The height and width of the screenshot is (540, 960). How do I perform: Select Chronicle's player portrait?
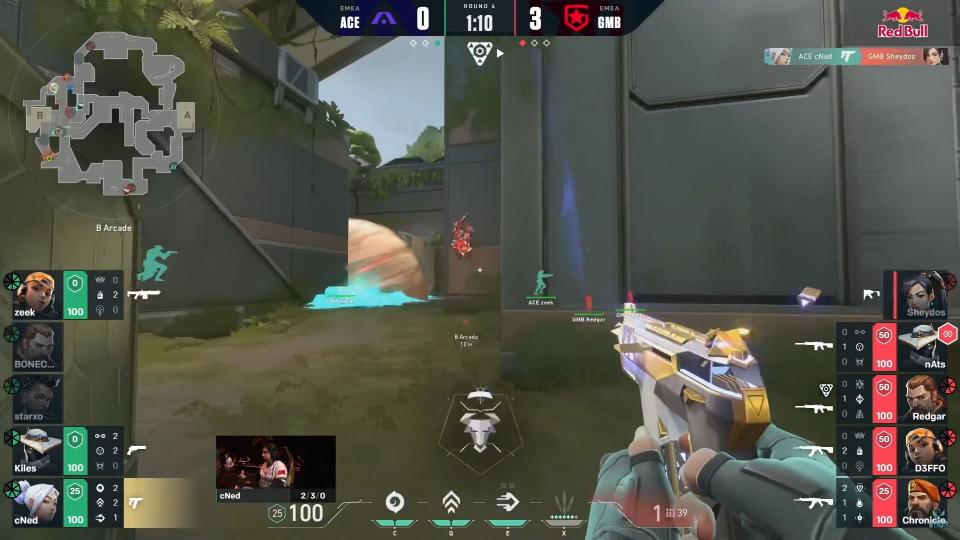tap(921, 502)
